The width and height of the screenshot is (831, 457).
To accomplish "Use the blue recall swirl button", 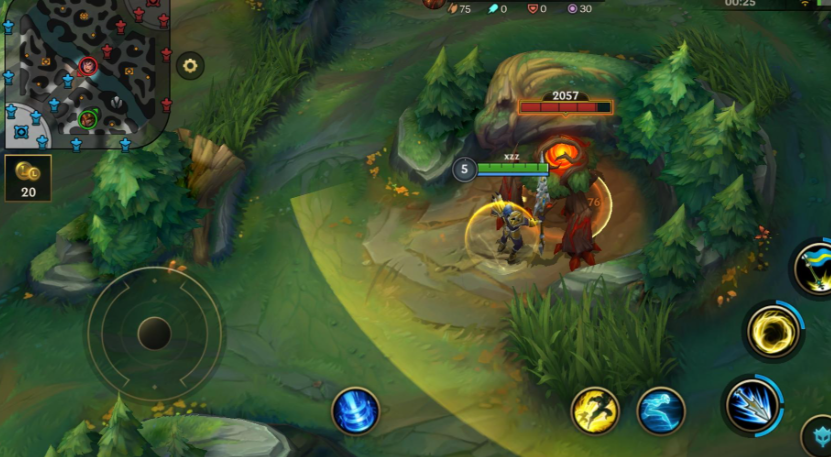I will [355, 411].
